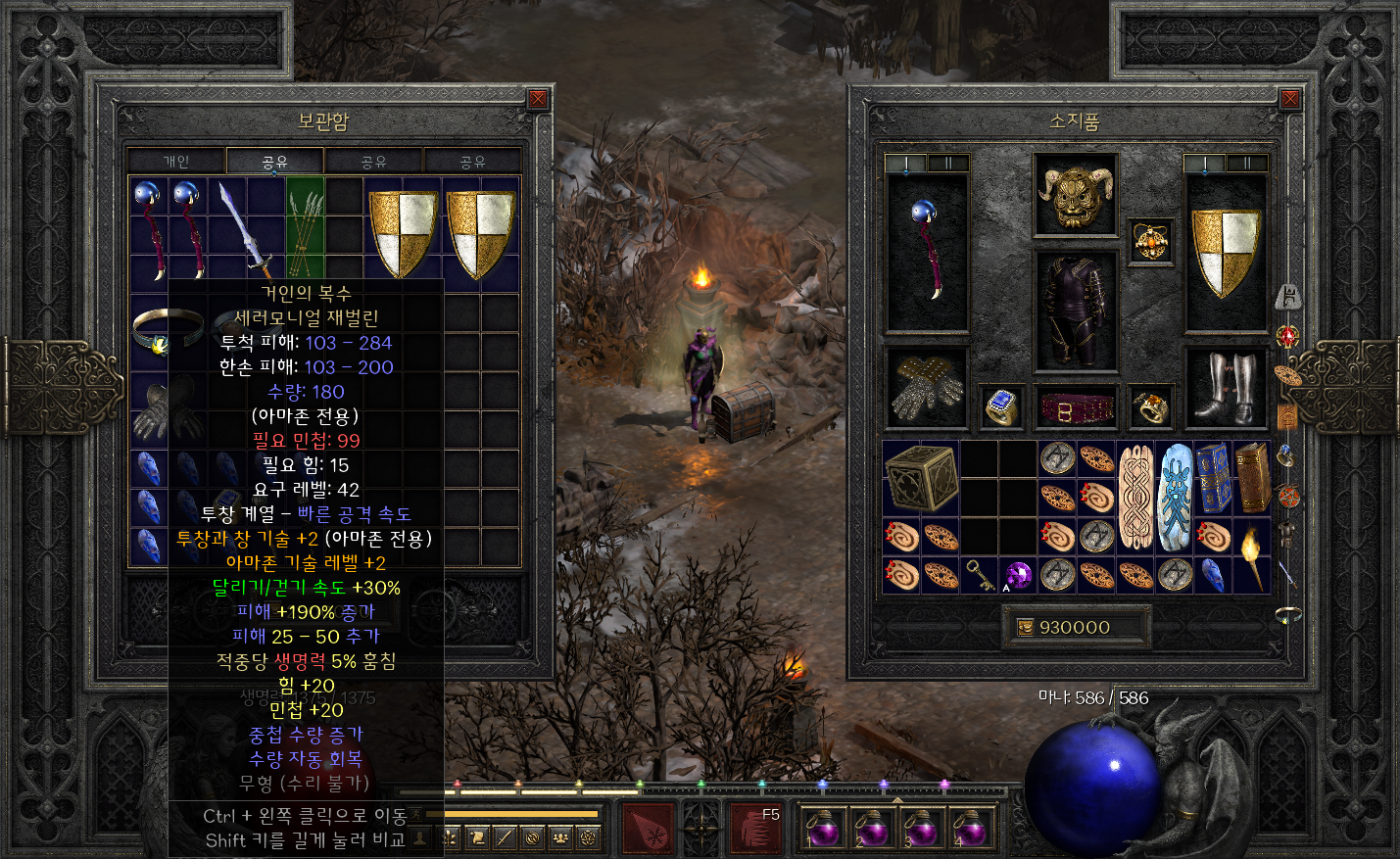The width and height of the screenshot is (1400, 859).
Task: Pick up the Horadric Cube
Action: click(921, 478)
